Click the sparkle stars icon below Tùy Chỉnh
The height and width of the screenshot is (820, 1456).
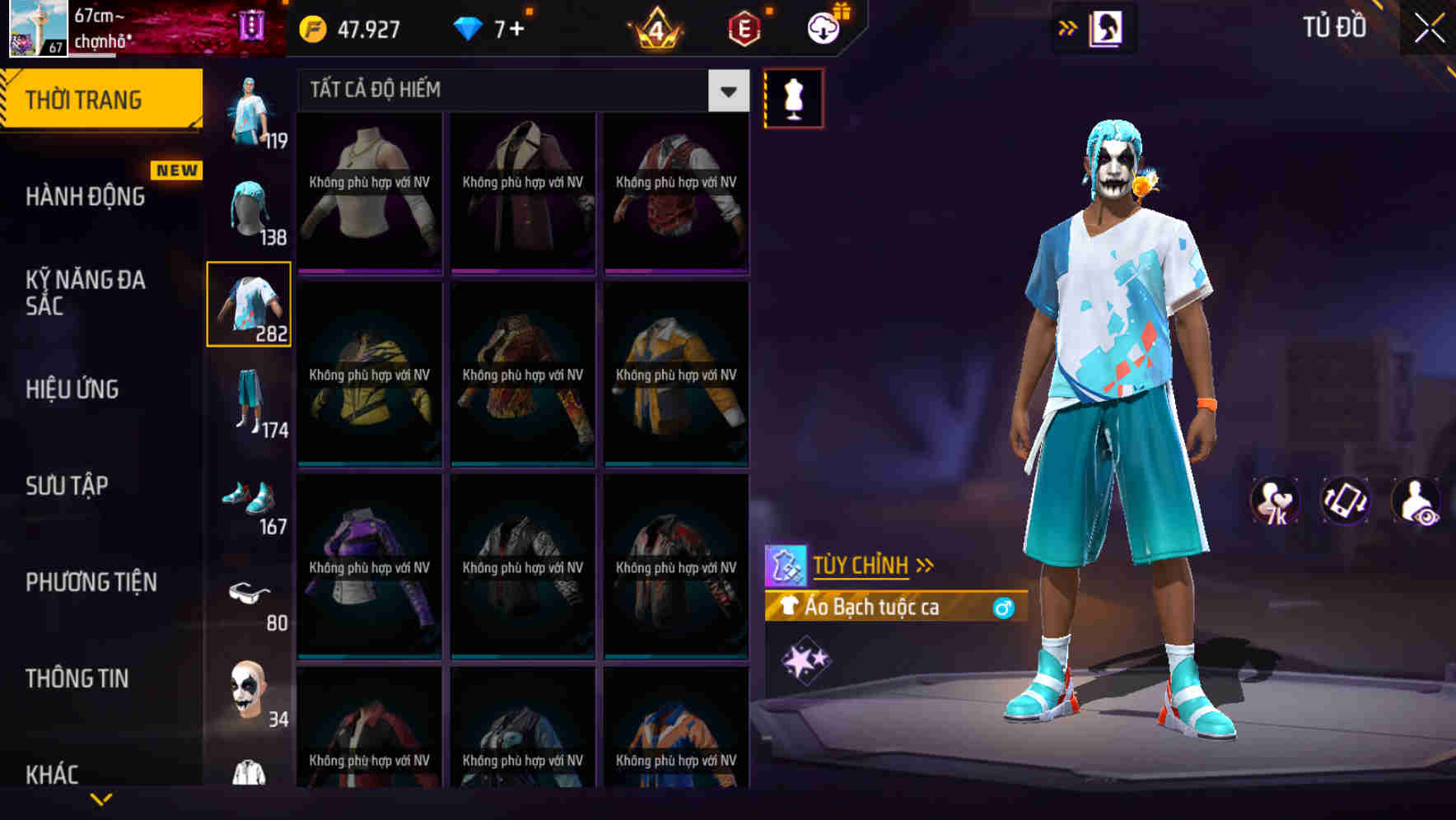[805, 659]
